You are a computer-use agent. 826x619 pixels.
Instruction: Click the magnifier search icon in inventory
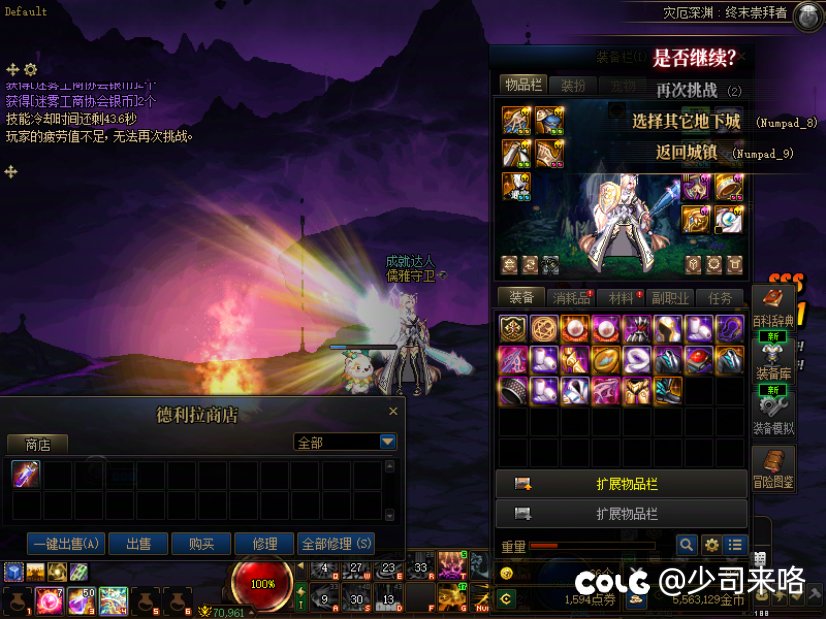[x=686, y=545]
